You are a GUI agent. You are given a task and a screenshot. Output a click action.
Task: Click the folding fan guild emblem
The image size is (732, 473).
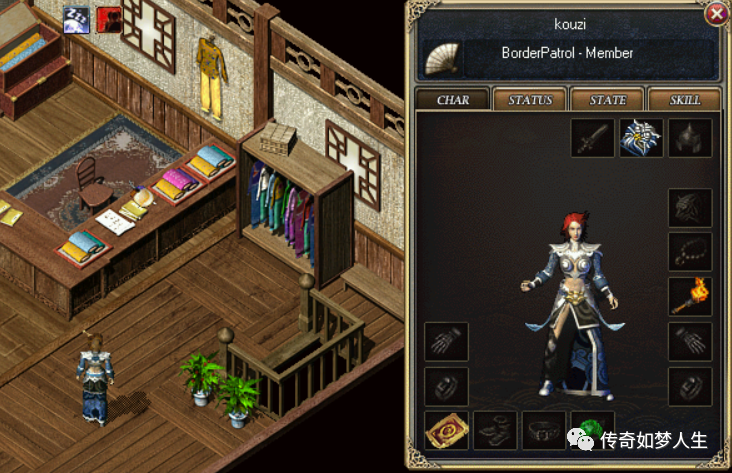443,59
